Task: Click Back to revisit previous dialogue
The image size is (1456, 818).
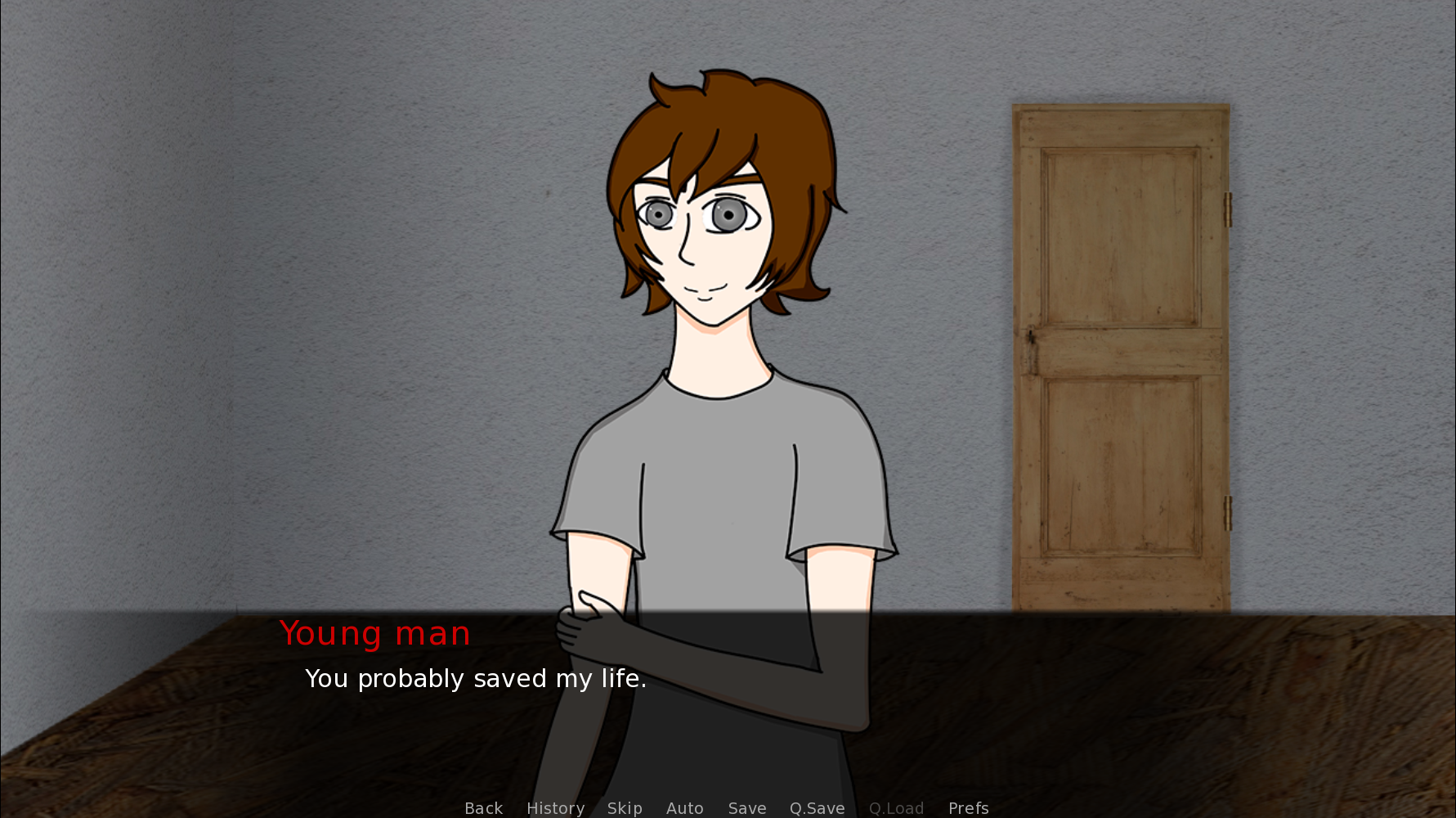Action: click(483, 808)
